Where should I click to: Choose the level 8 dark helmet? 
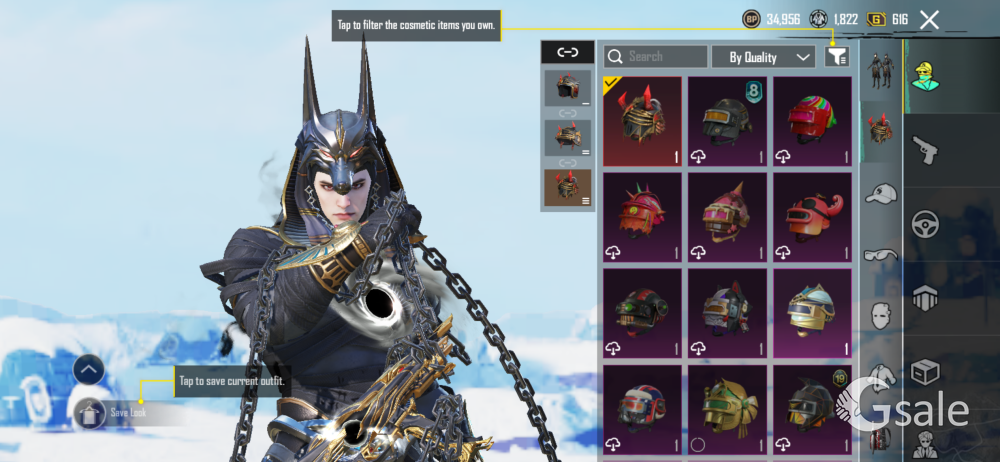[x=727, y=120]
